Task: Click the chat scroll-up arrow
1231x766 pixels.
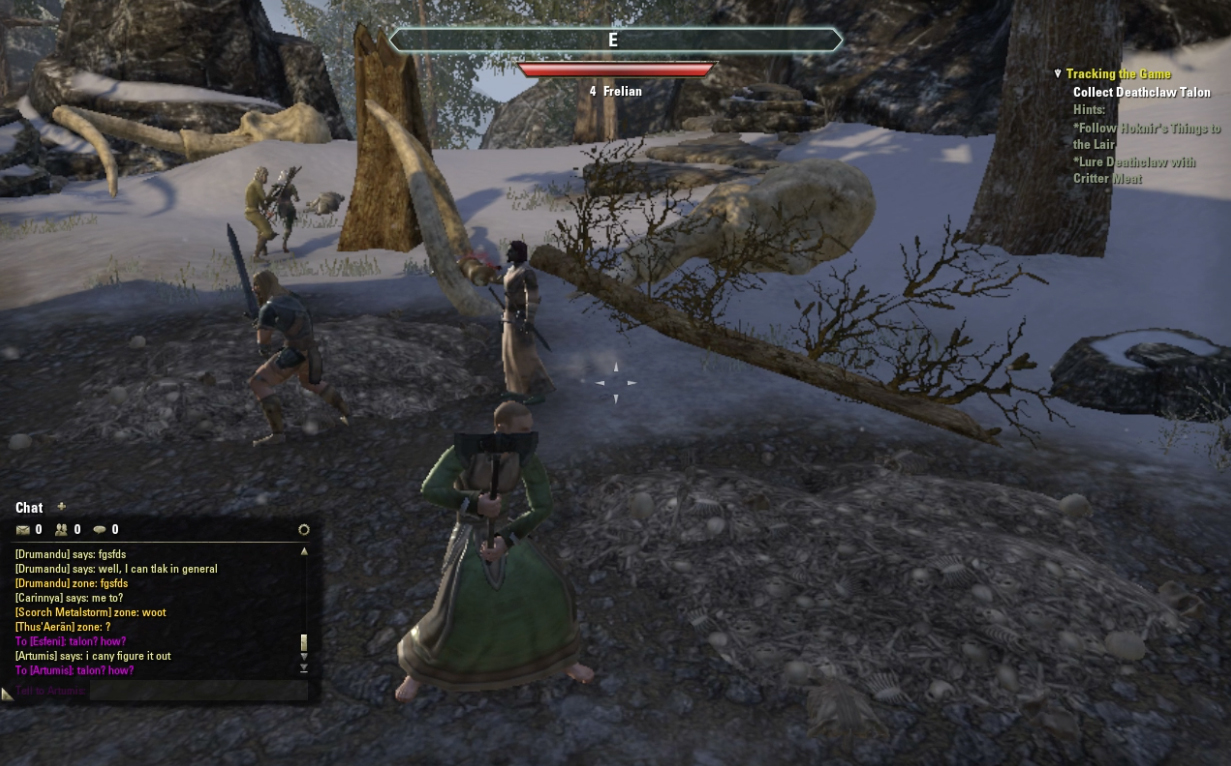Action: pos(304,551)
